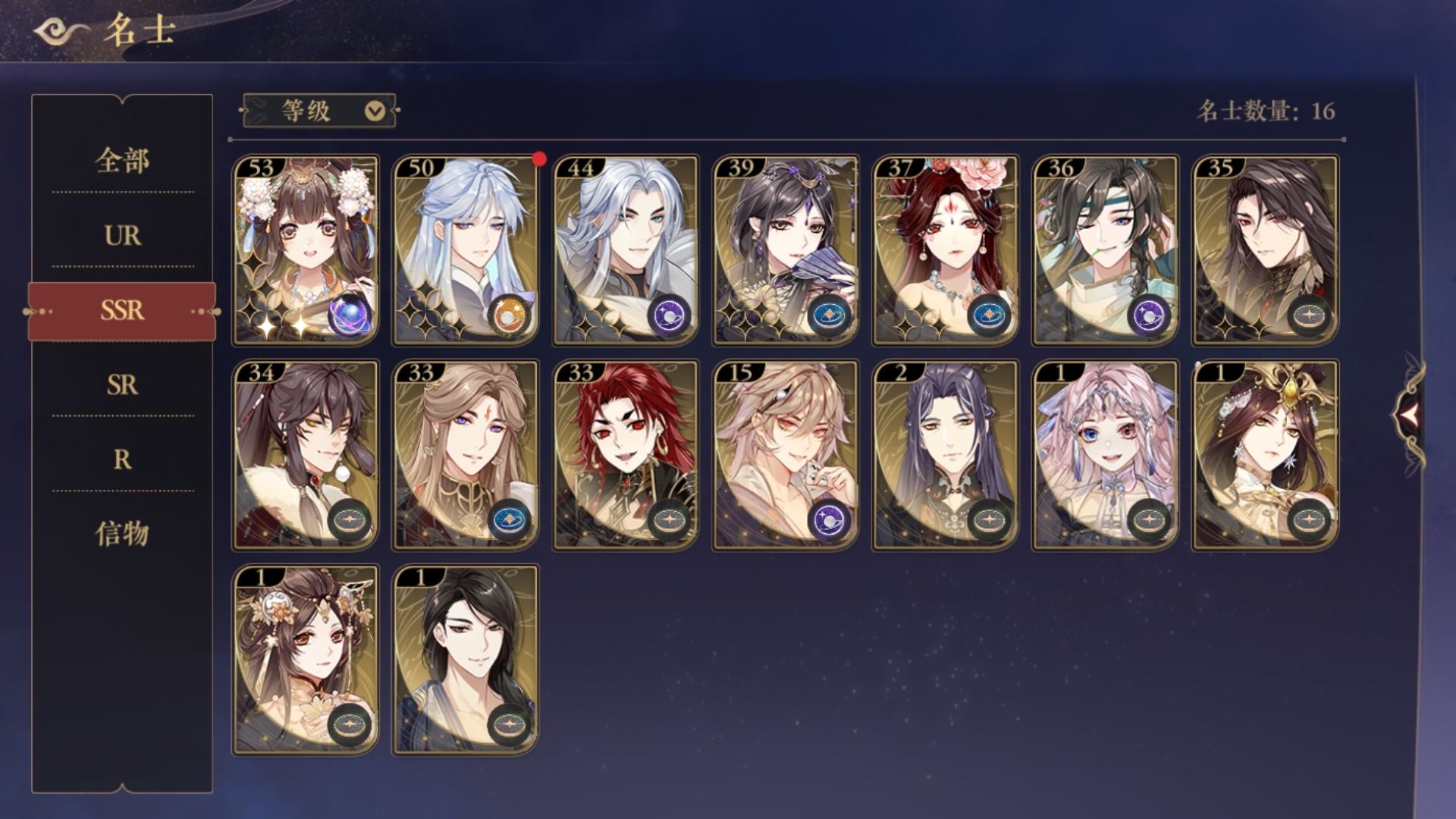1456x819 pixels.
Task: Select the level 35 dark-haired card
Action: point(1265,250)
